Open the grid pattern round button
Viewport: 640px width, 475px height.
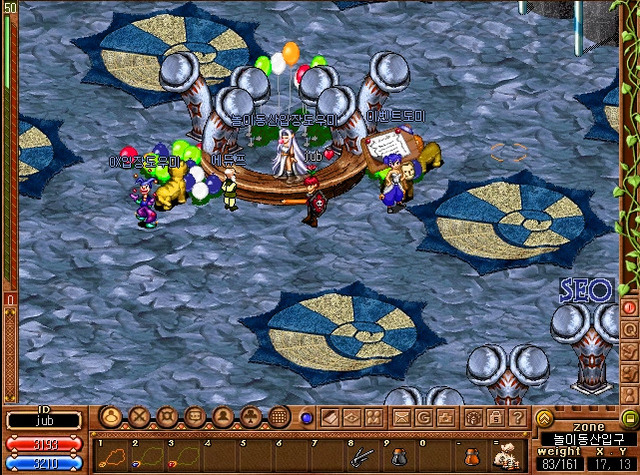tap(281, 416)
